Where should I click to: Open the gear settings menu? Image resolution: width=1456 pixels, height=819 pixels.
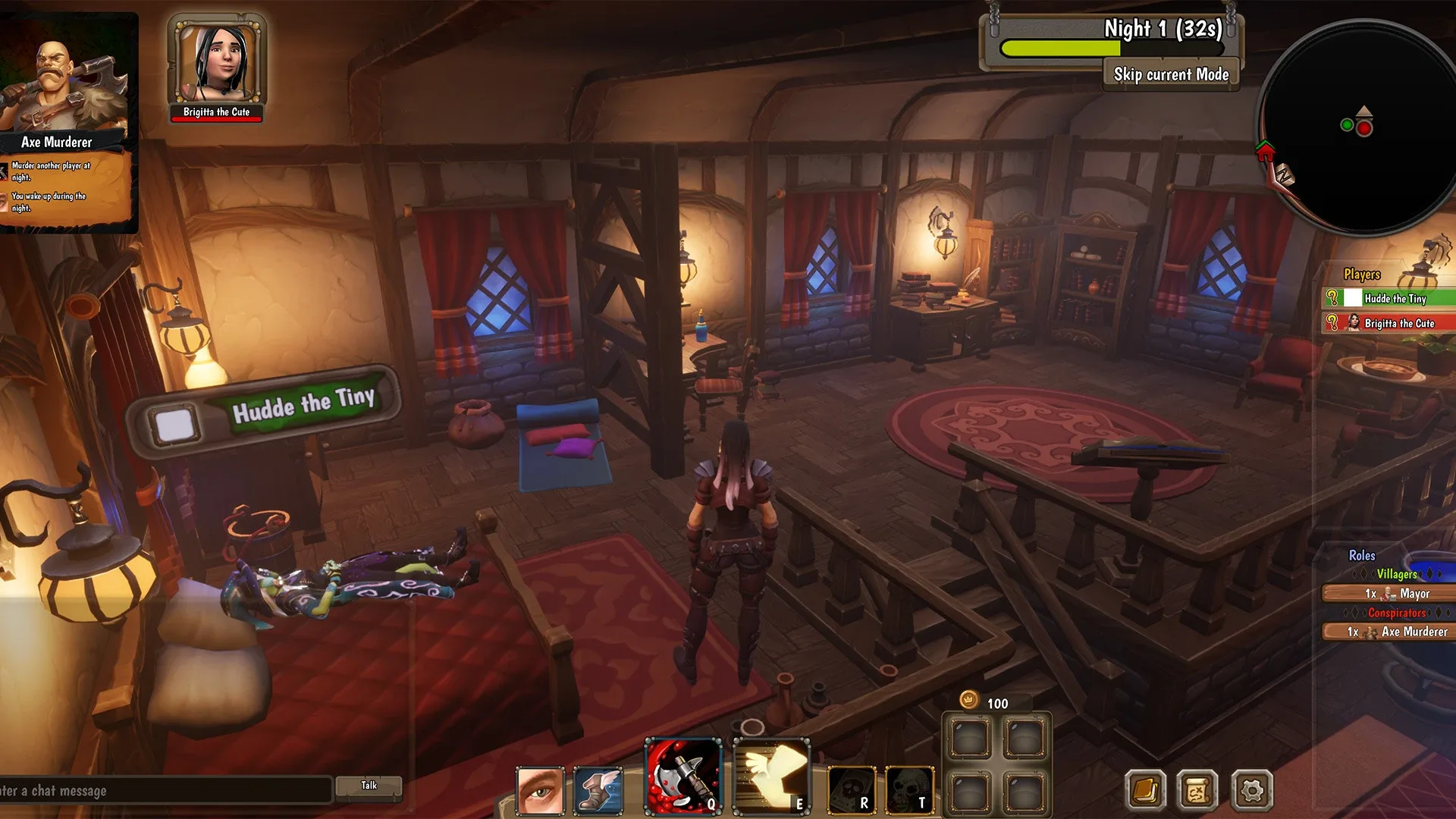1251,790
